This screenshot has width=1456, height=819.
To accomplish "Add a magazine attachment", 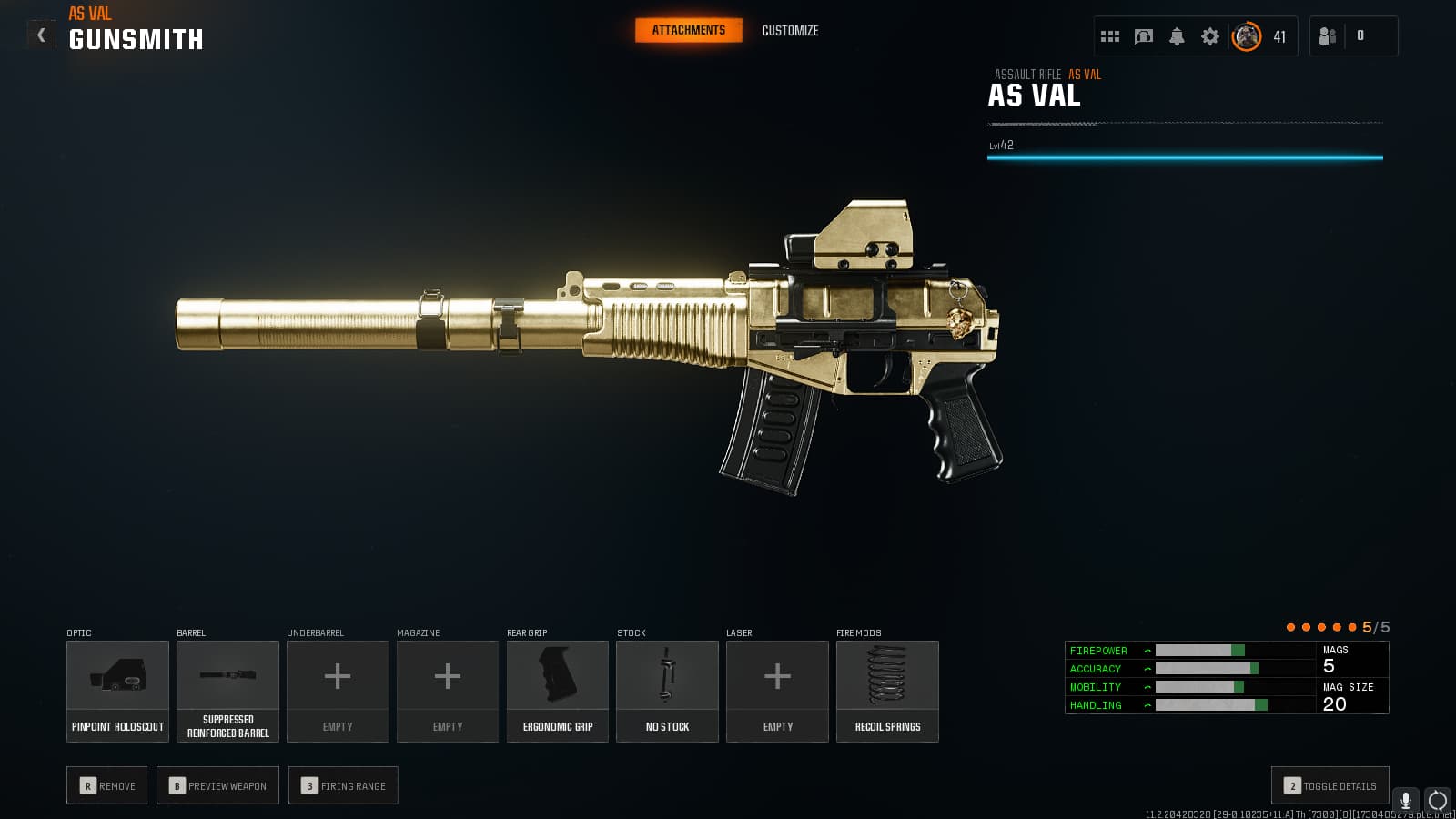I will 448,691.
